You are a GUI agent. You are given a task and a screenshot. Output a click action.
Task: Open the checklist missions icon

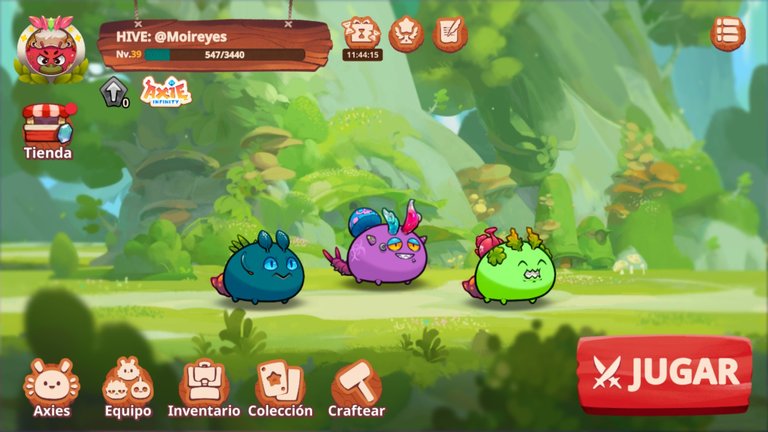click(x=450, y=34)
